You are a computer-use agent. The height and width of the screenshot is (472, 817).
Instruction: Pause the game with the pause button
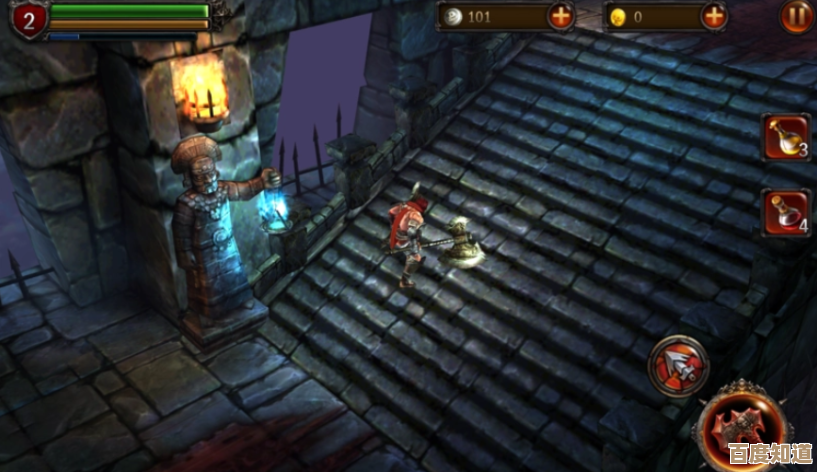point(796,16)
